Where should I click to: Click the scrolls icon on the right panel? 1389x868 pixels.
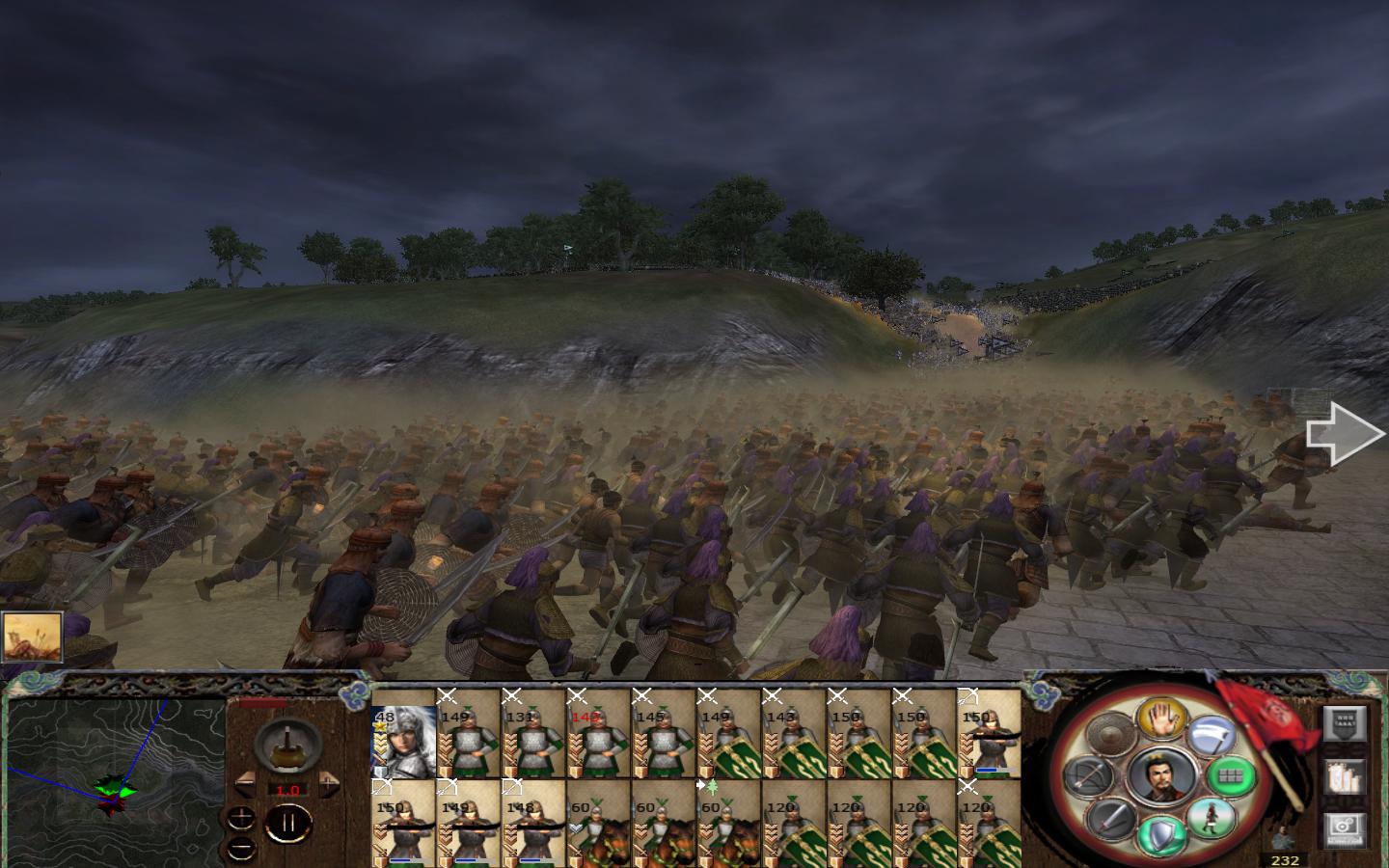tap(1345, 776)
